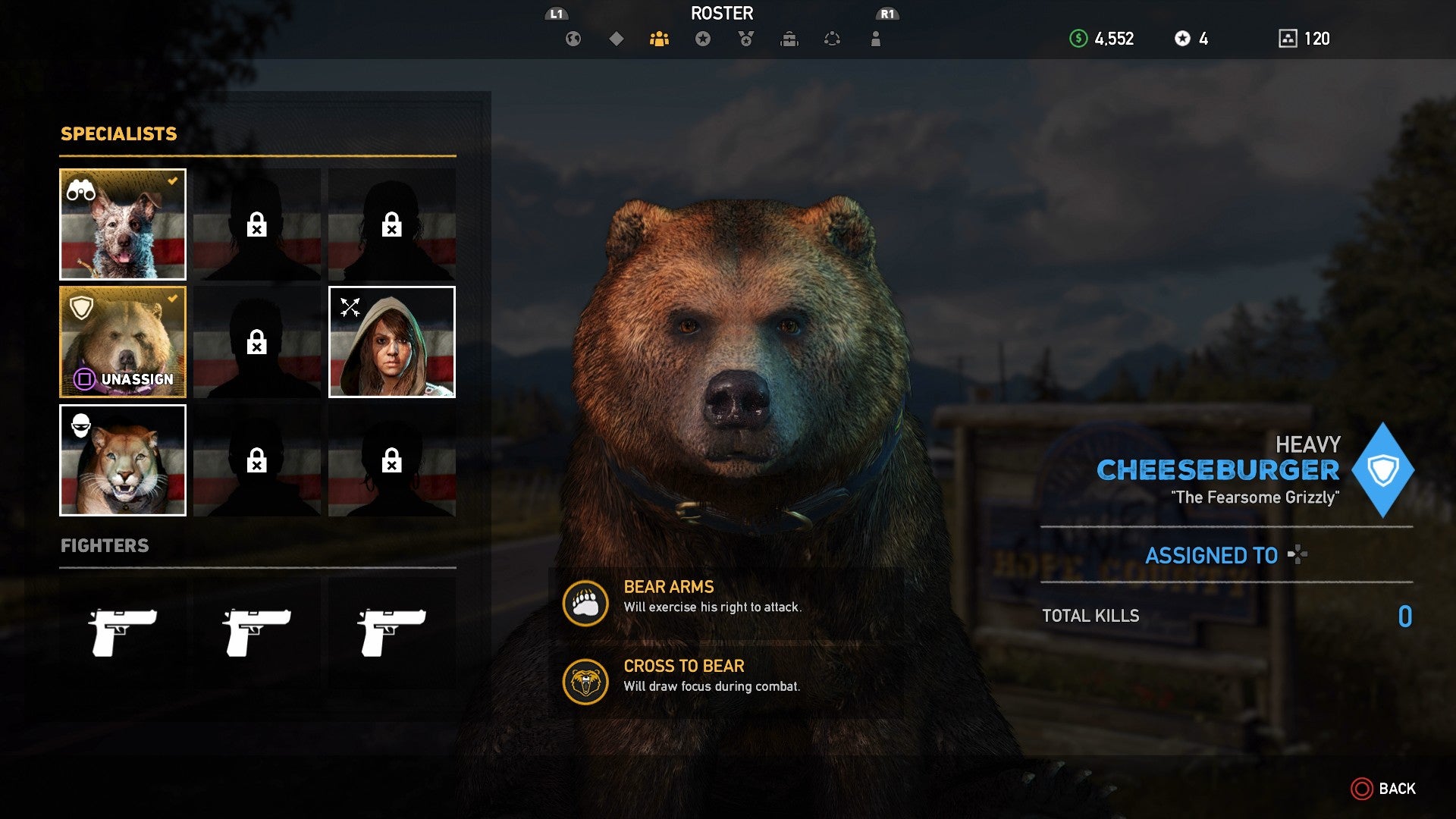Click the Challenges medal icon
The image size is (1456, 819).
tap(745, 39)
